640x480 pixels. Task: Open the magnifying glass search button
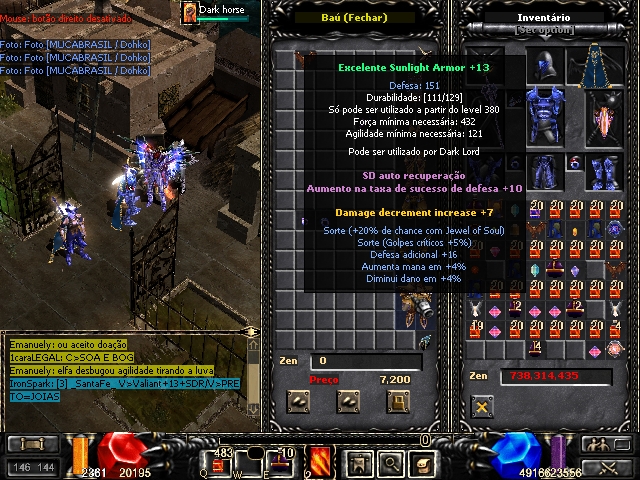click(390, 462)
